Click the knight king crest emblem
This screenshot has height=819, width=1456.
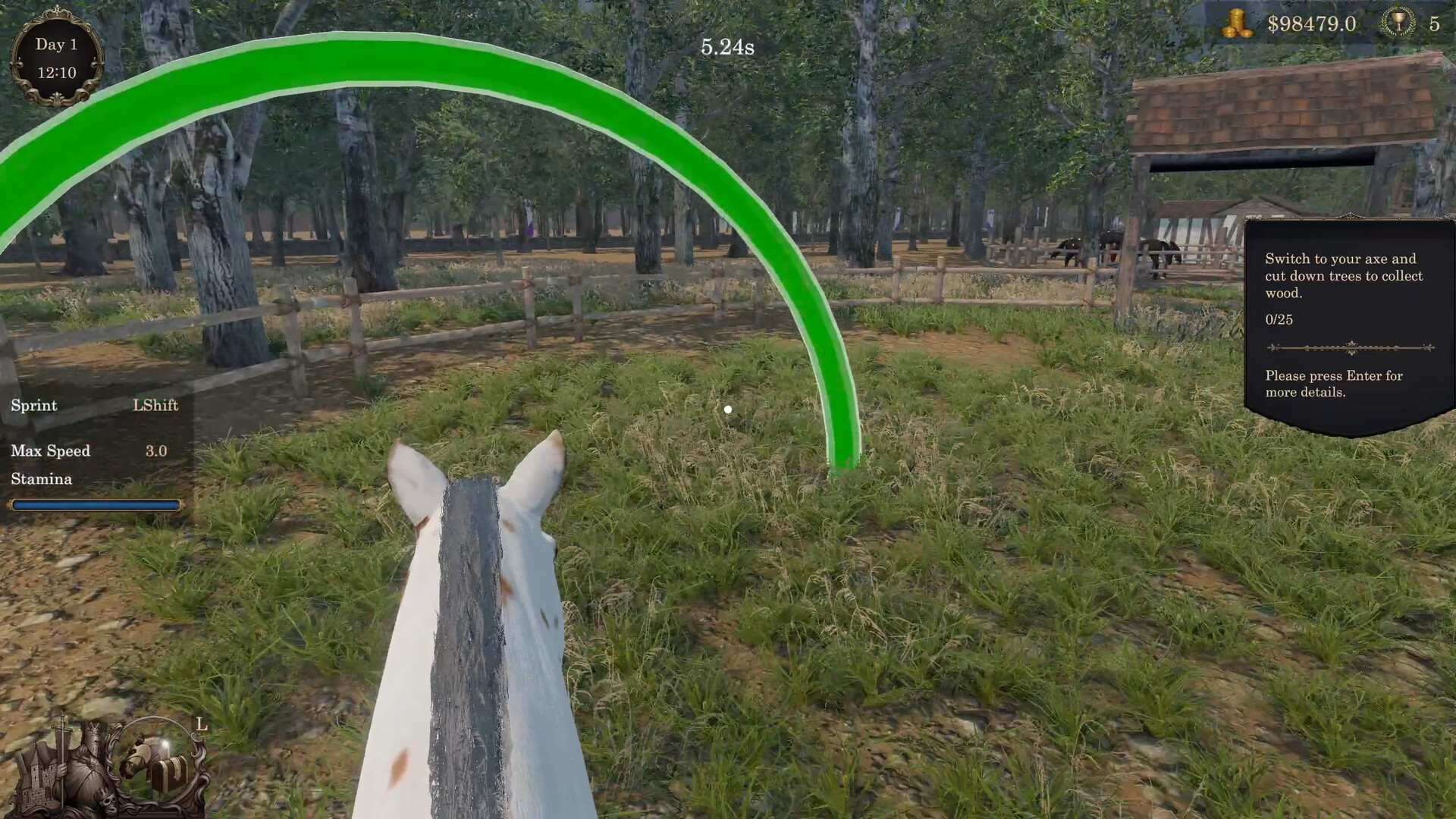click(x=91, y=752)
